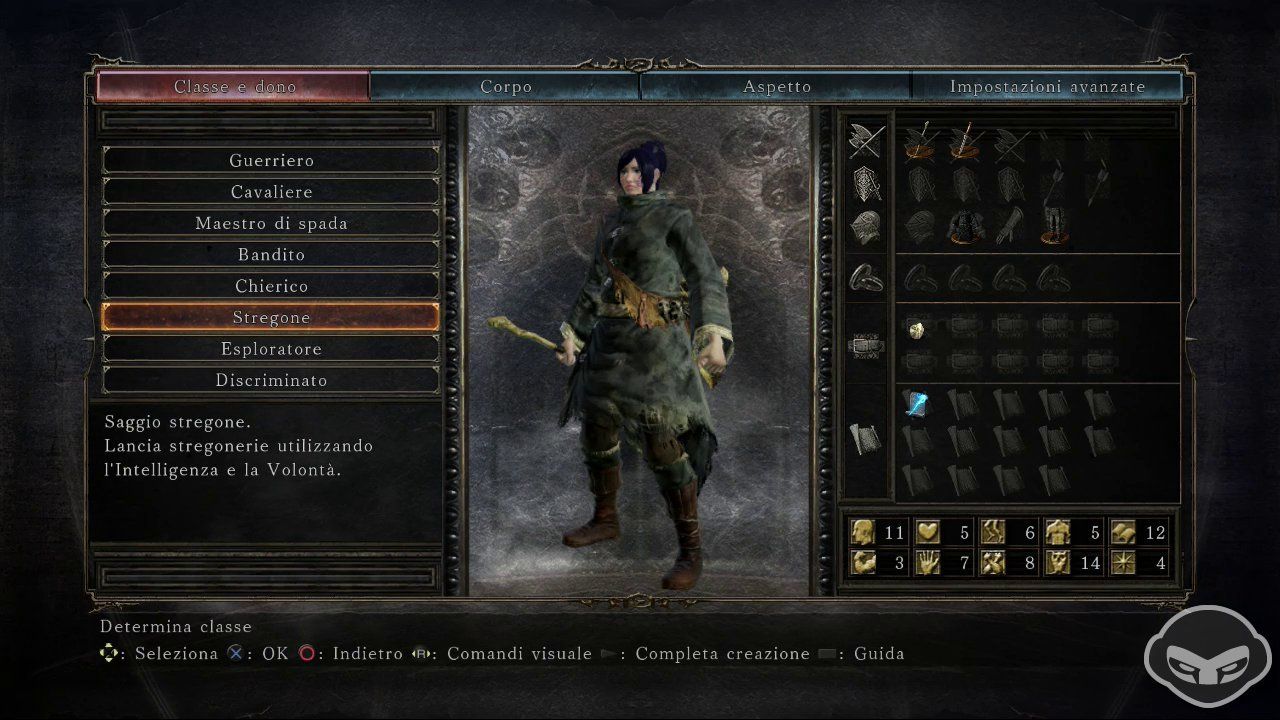Click the Lifegem consumable icon

pyautogui.click(x=918, y=331)
